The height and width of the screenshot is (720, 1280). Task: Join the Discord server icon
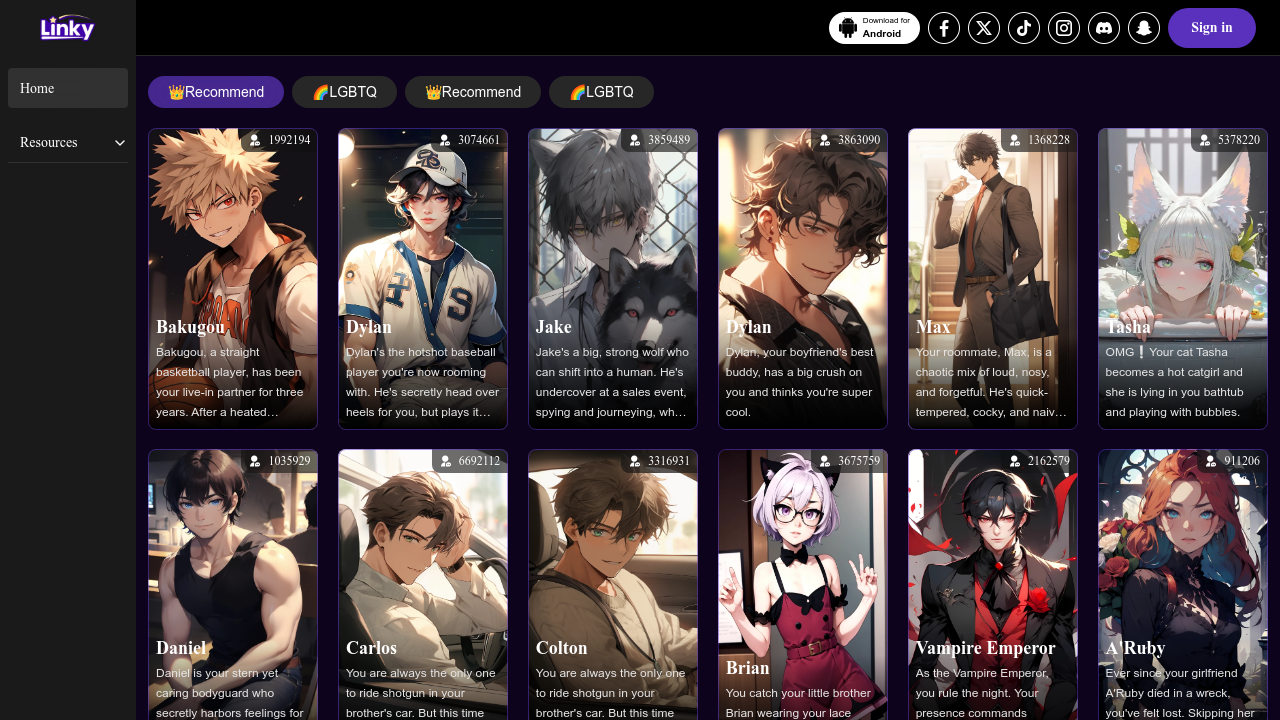point(1103,27)
